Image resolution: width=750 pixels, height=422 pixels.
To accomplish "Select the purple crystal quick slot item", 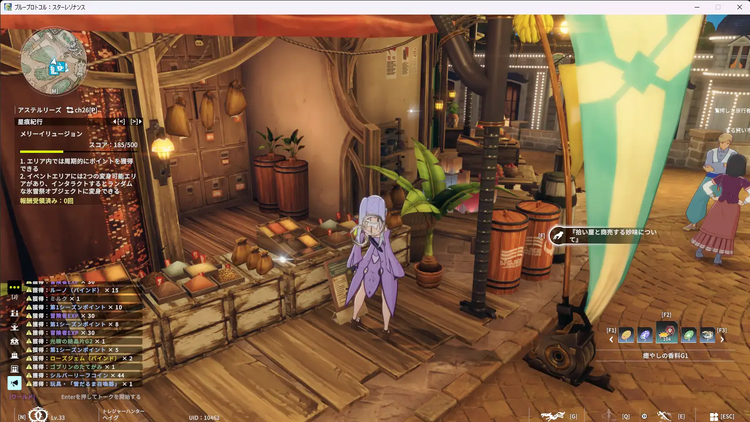I will click(x=645, y=336).
